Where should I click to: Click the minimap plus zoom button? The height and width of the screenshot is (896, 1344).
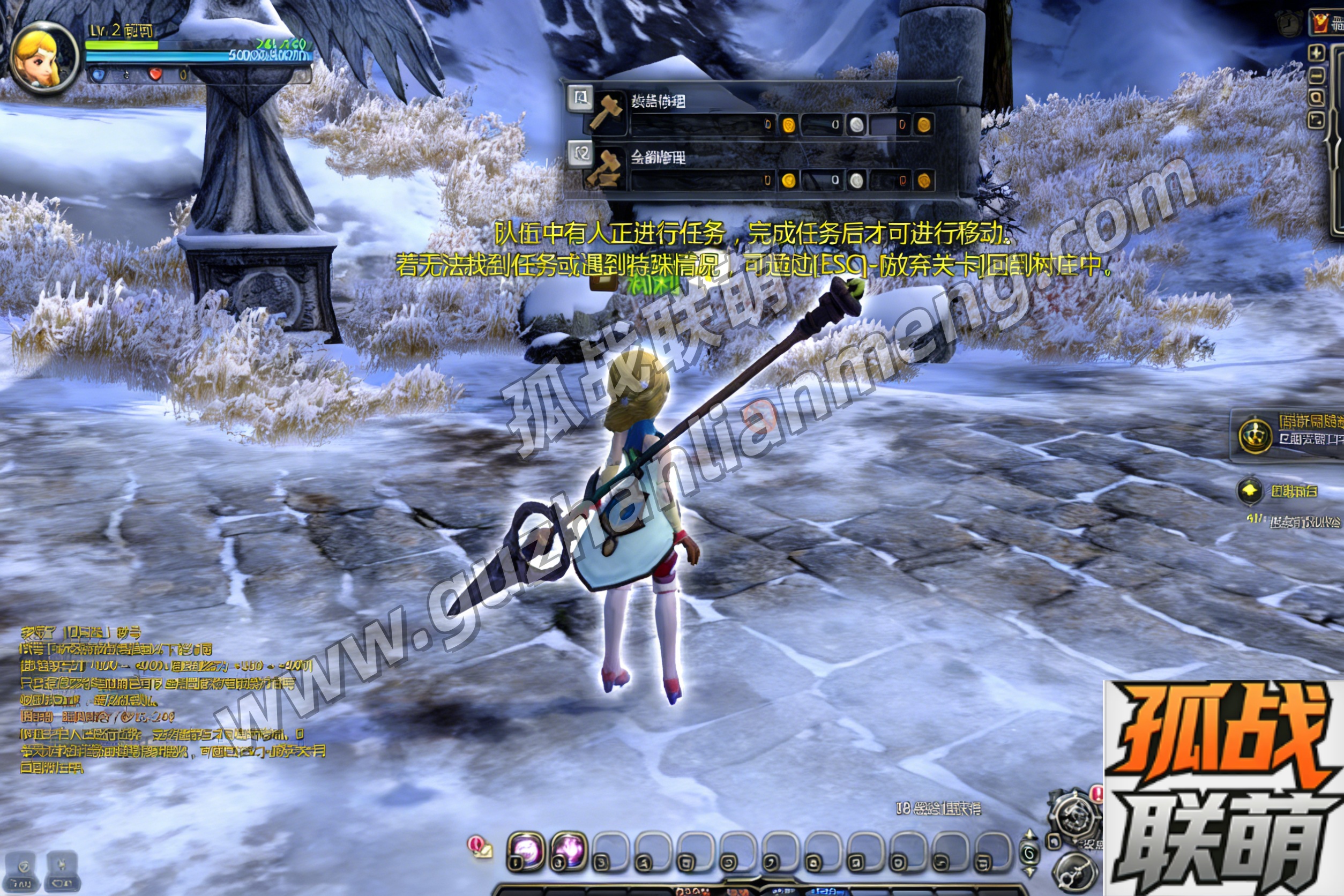click(x=1317, y=53)
